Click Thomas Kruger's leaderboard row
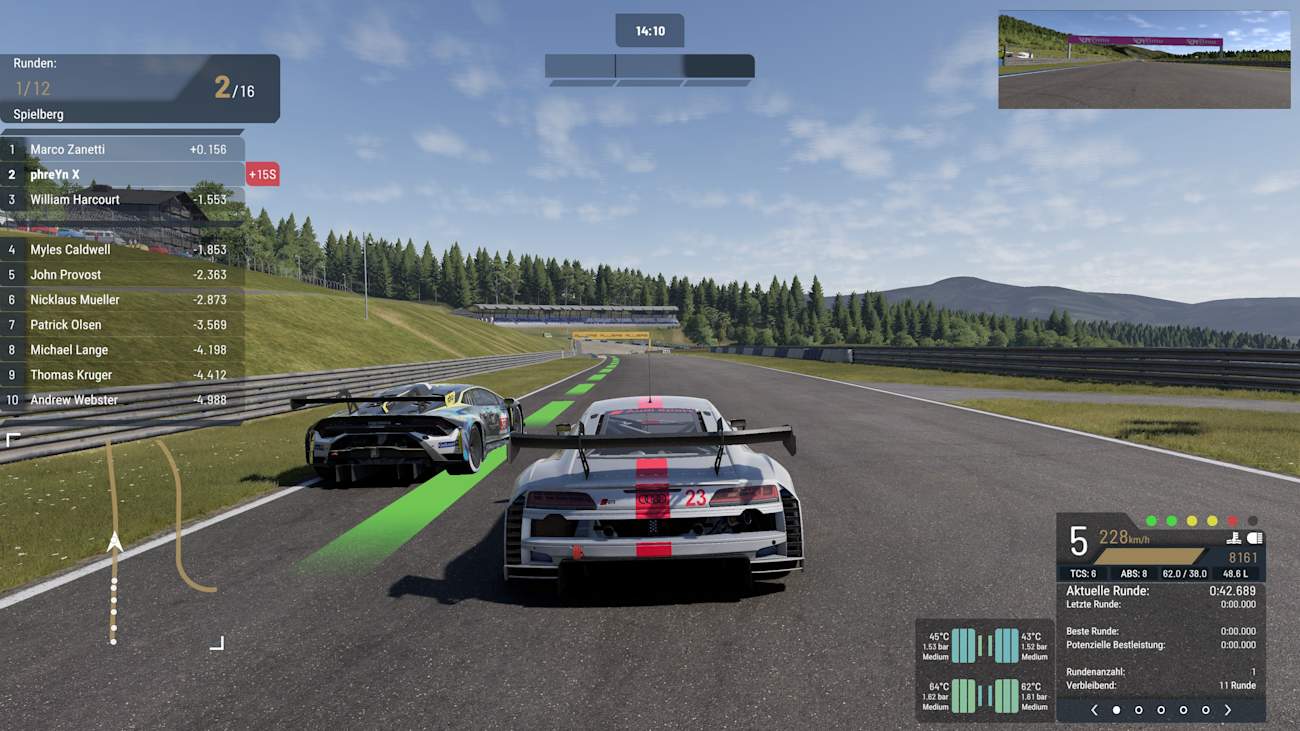This screenshot has height=731, width=1300. [122, 375]
